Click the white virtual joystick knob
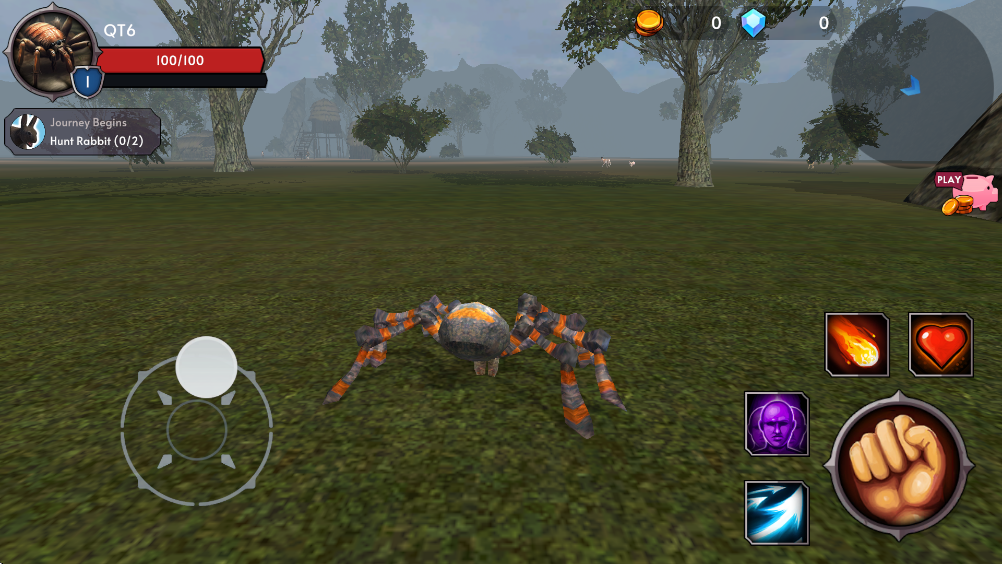1002x564 pixels. point(206,367)
